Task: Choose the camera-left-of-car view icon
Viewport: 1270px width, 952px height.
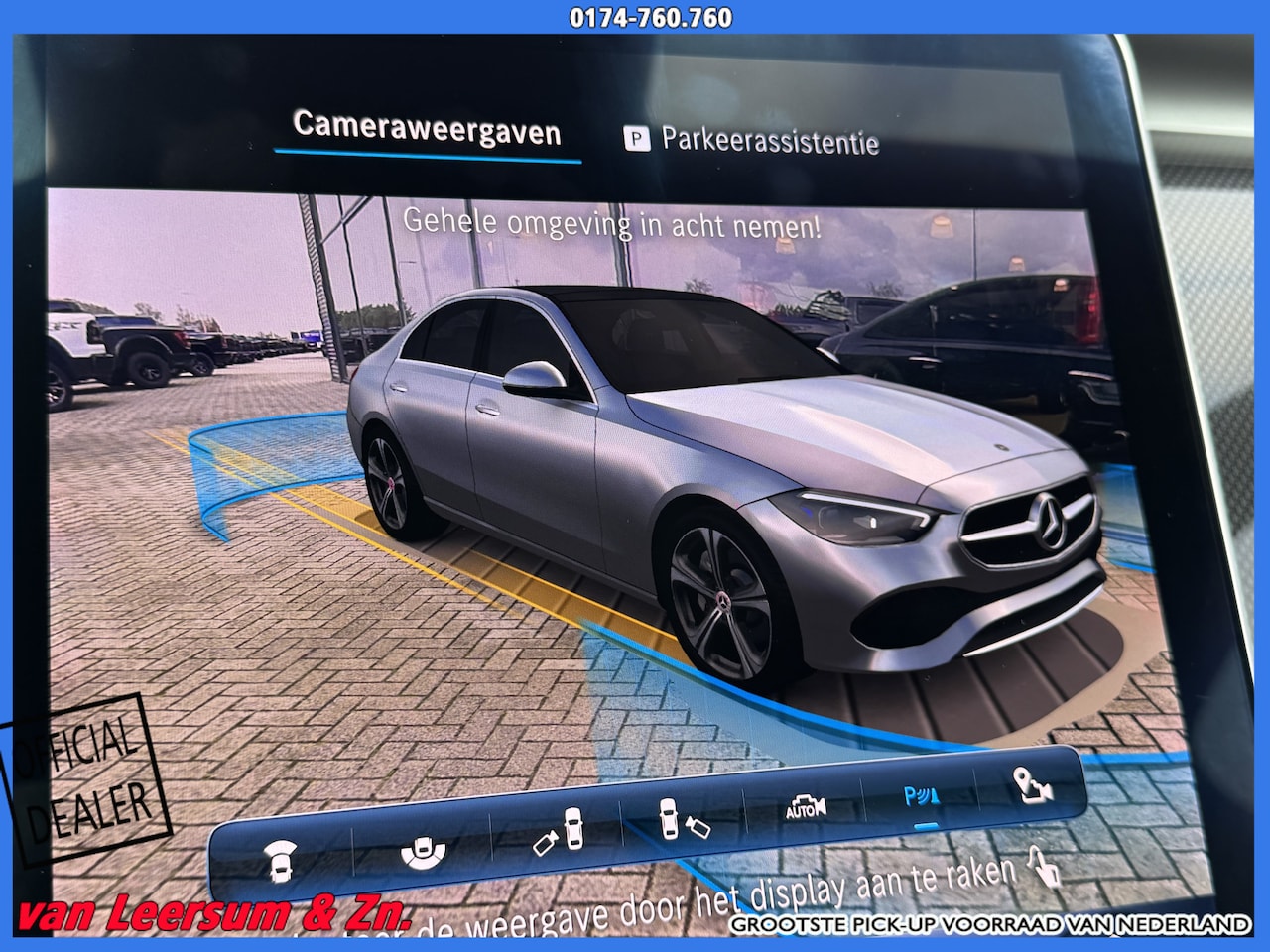Action: (557, 831)
